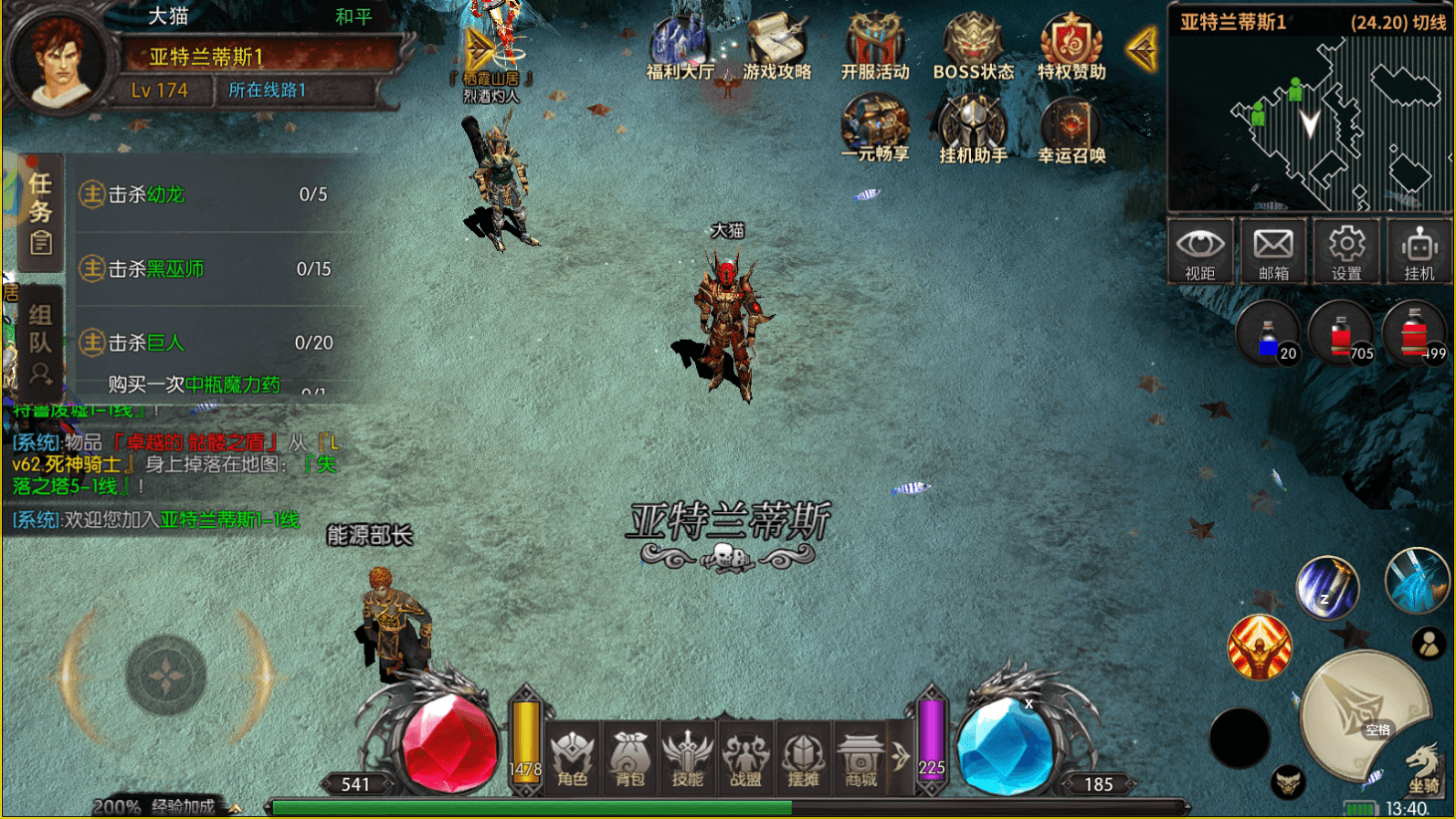Viewport: 1456px width, 819px height.
Task: Toggle 和平 peace combat mode
Action: 354,17
